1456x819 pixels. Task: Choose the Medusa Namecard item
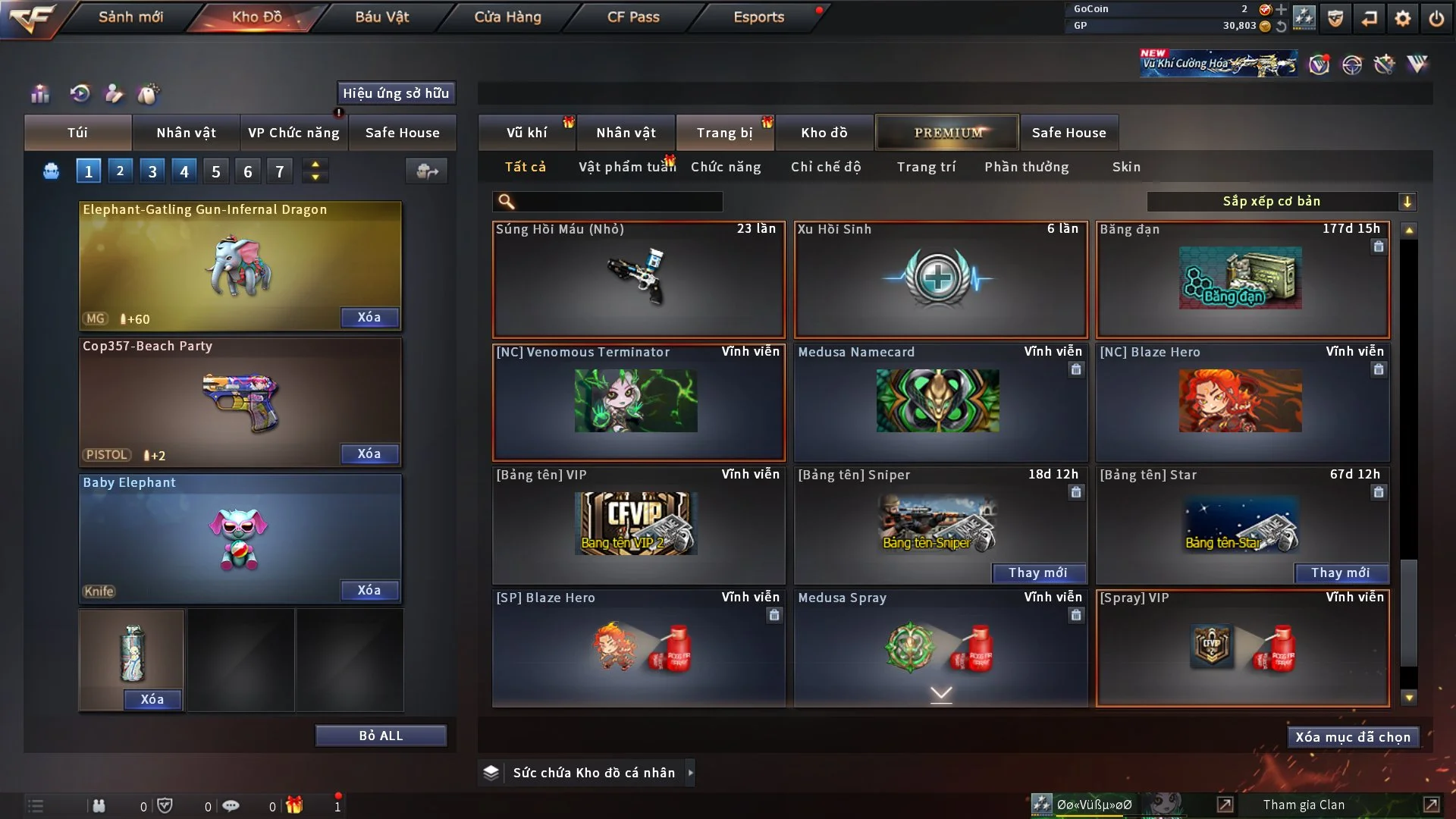[940, 403]
